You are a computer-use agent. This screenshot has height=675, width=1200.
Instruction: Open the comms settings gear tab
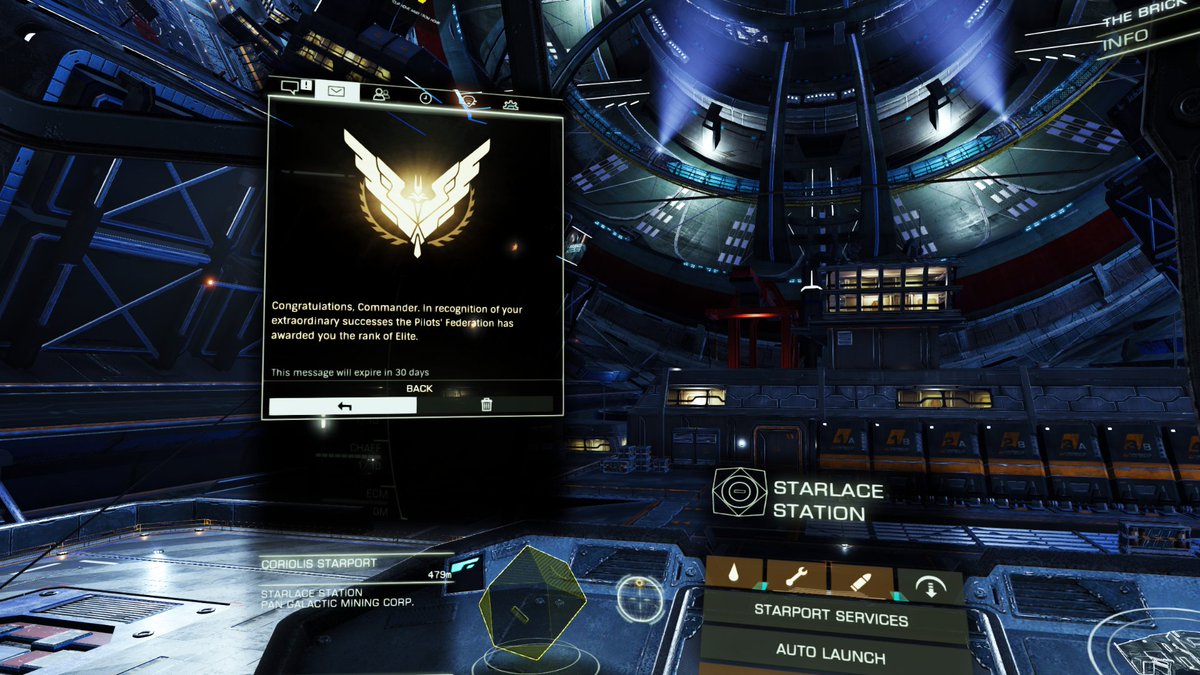510,103
